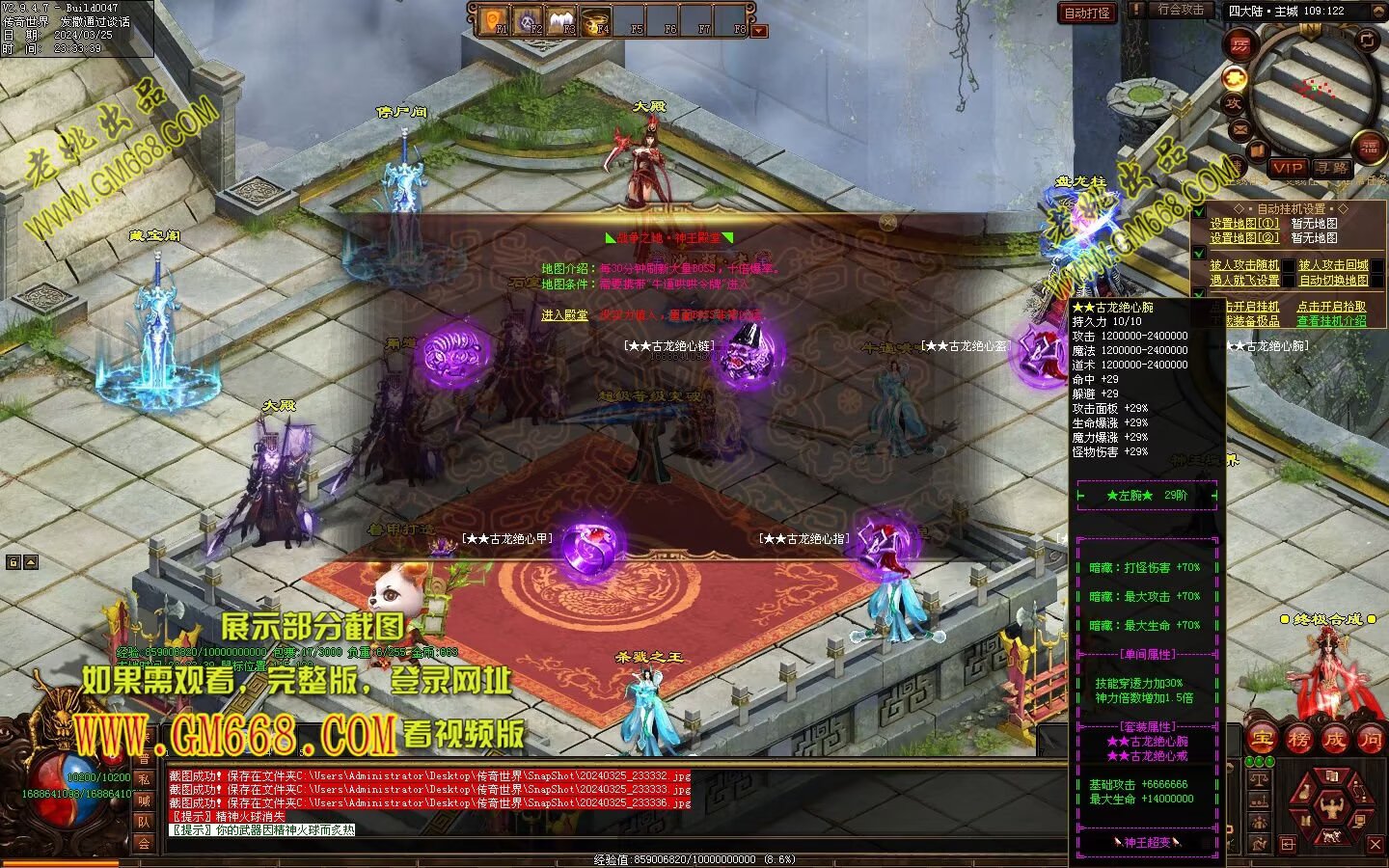Image resolution: width=1389 pixels, height=868 pixels.
Task: Toggle the 自动打怪 auto-fight button
Action: click(x=1087, y=13)
